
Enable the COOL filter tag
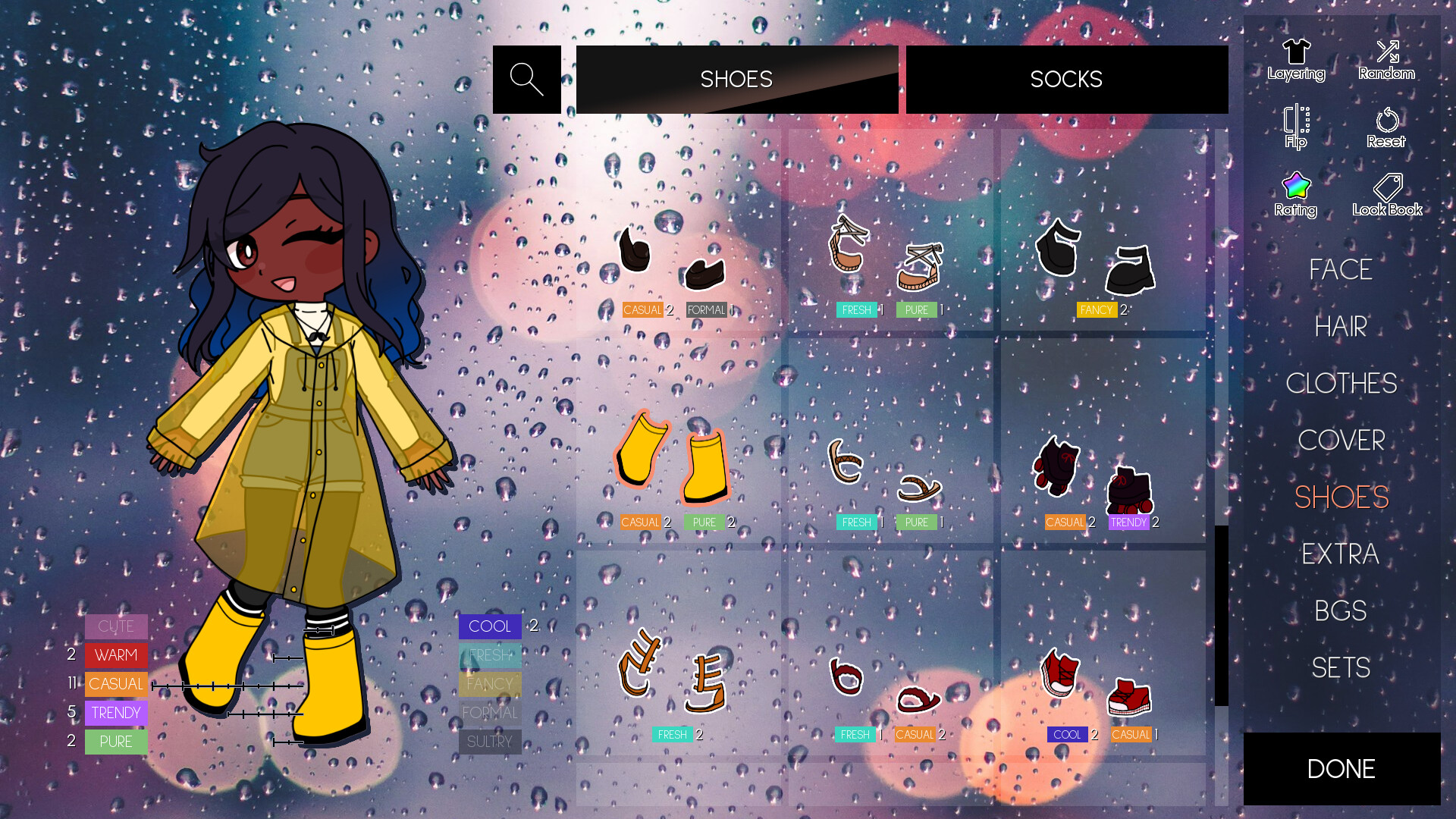click(x=489, y=626)
